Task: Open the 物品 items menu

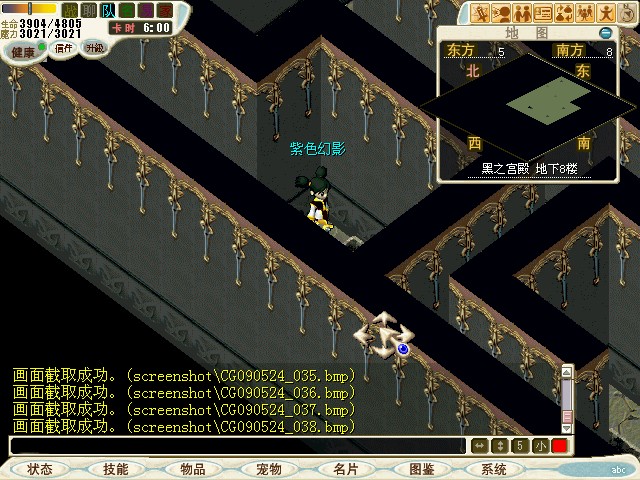Action: [192, 469]
